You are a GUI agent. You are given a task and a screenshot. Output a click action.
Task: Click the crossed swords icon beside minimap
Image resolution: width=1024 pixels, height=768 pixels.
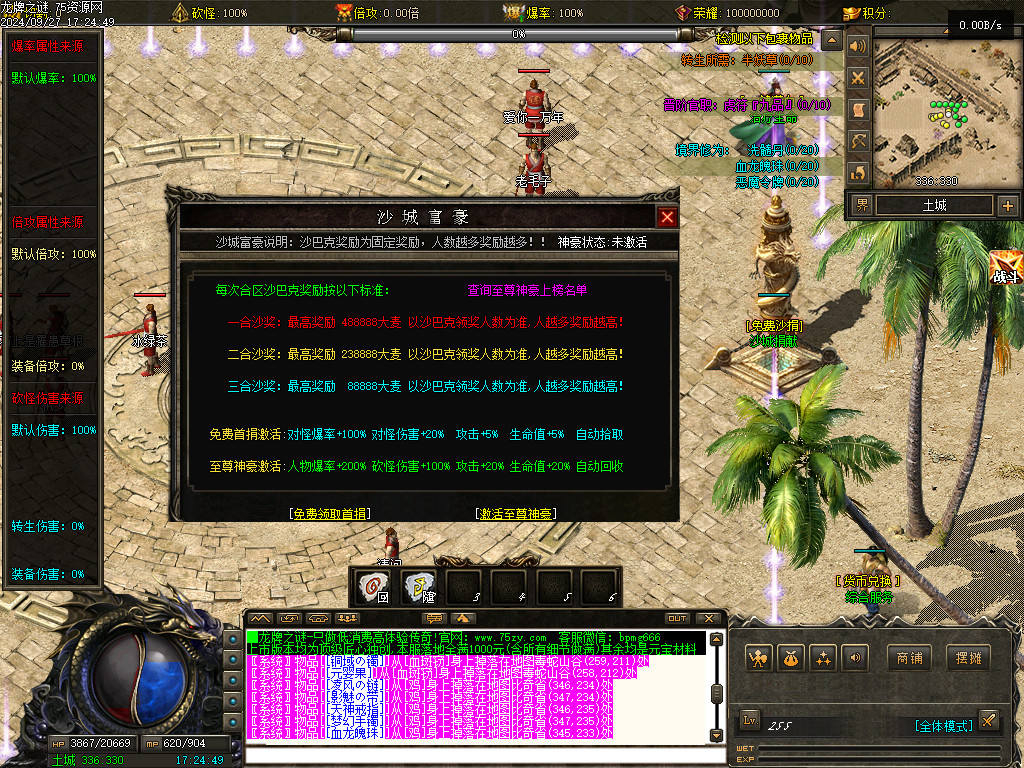point(857,77)
